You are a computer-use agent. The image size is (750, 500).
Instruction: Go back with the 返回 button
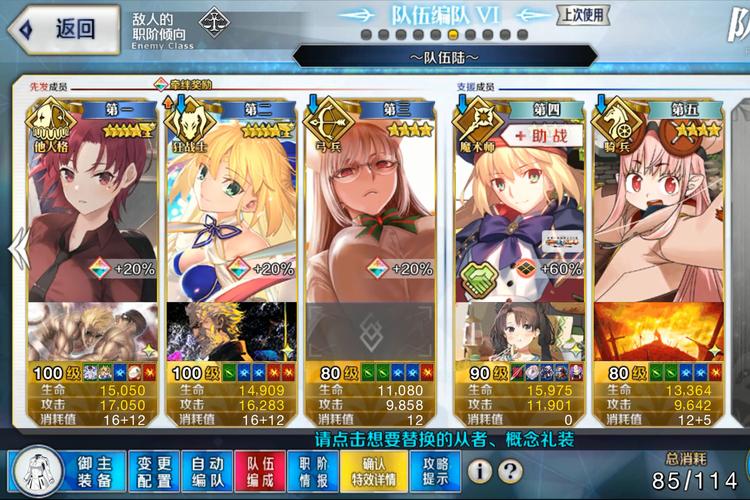pos(62,29)
